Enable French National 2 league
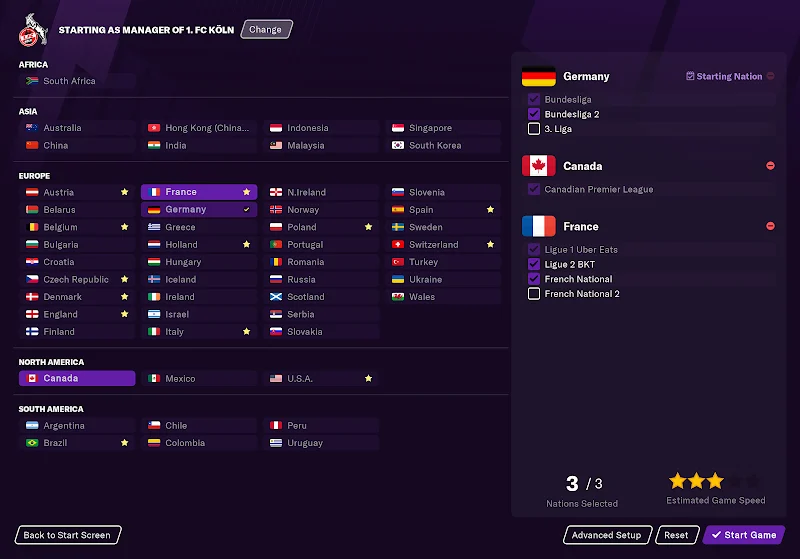This screenshot has height=559, width=800. pyautogui.click(x=534, y=294)
